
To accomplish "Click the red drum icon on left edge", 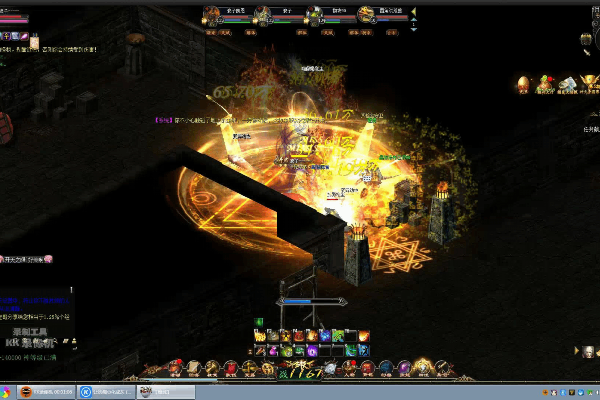I will pyautogui.click(x=4, y=124).
